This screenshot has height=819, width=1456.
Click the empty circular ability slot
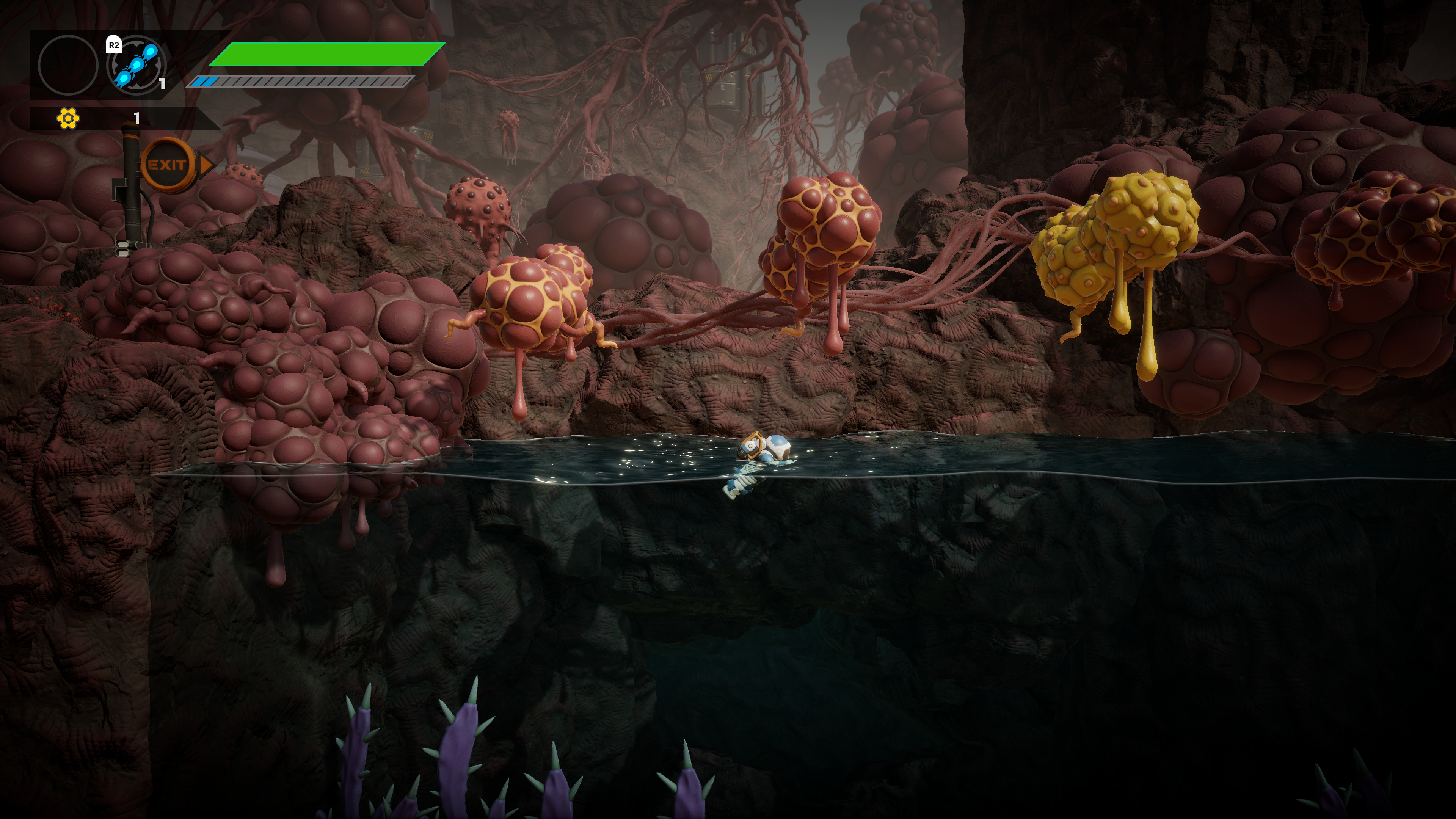click(x=68, y=64)
